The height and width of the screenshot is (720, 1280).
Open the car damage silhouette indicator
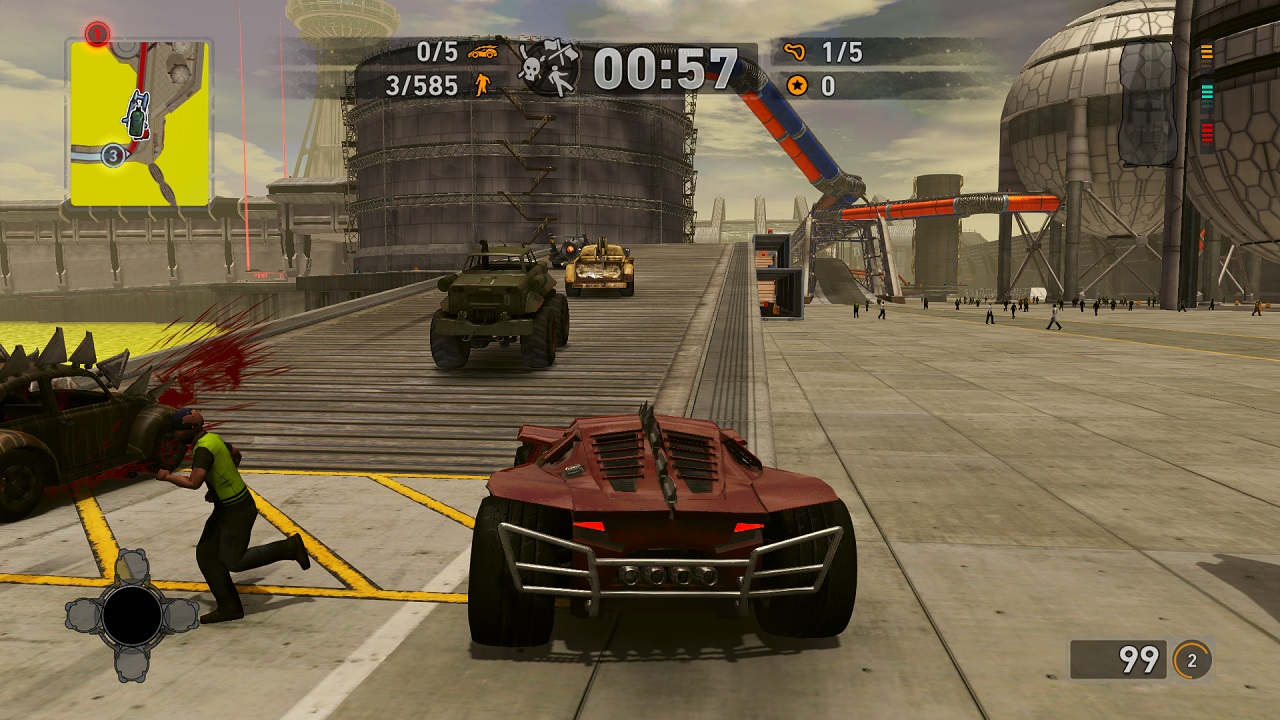(1147, 102)
